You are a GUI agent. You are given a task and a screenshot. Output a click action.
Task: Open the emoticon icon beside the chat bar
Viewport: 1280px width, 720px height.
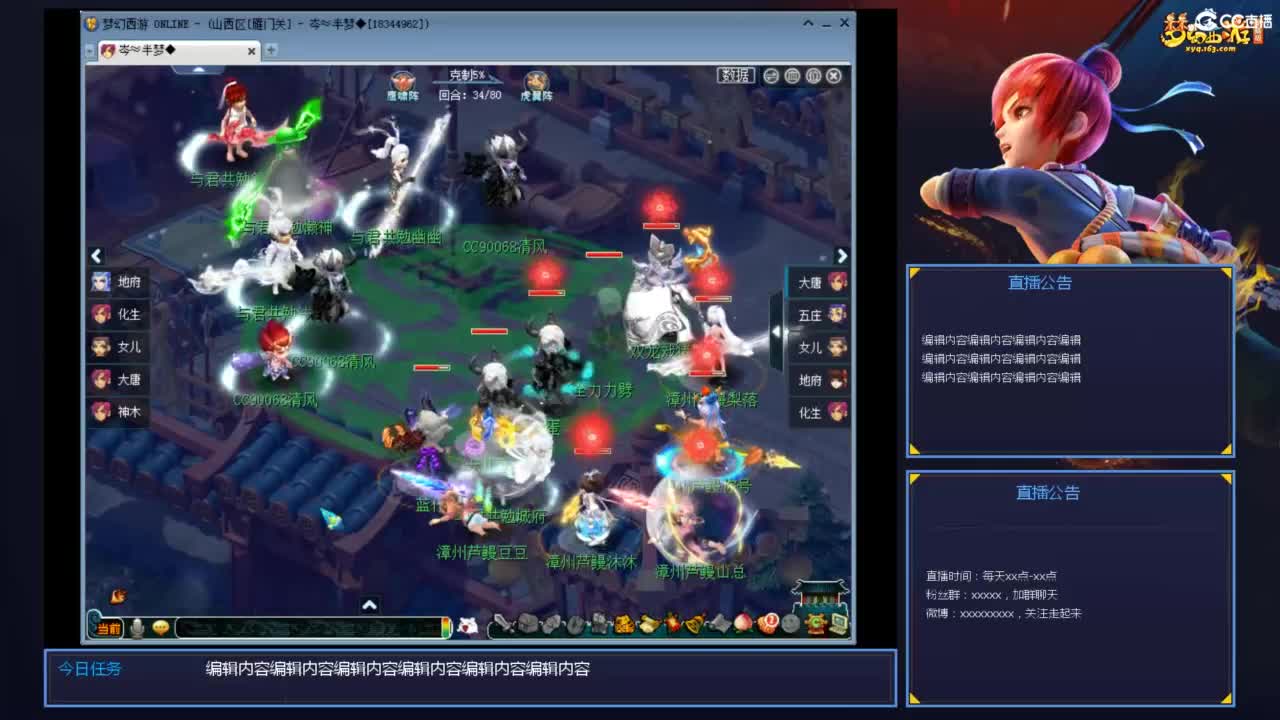pos(160,628)
